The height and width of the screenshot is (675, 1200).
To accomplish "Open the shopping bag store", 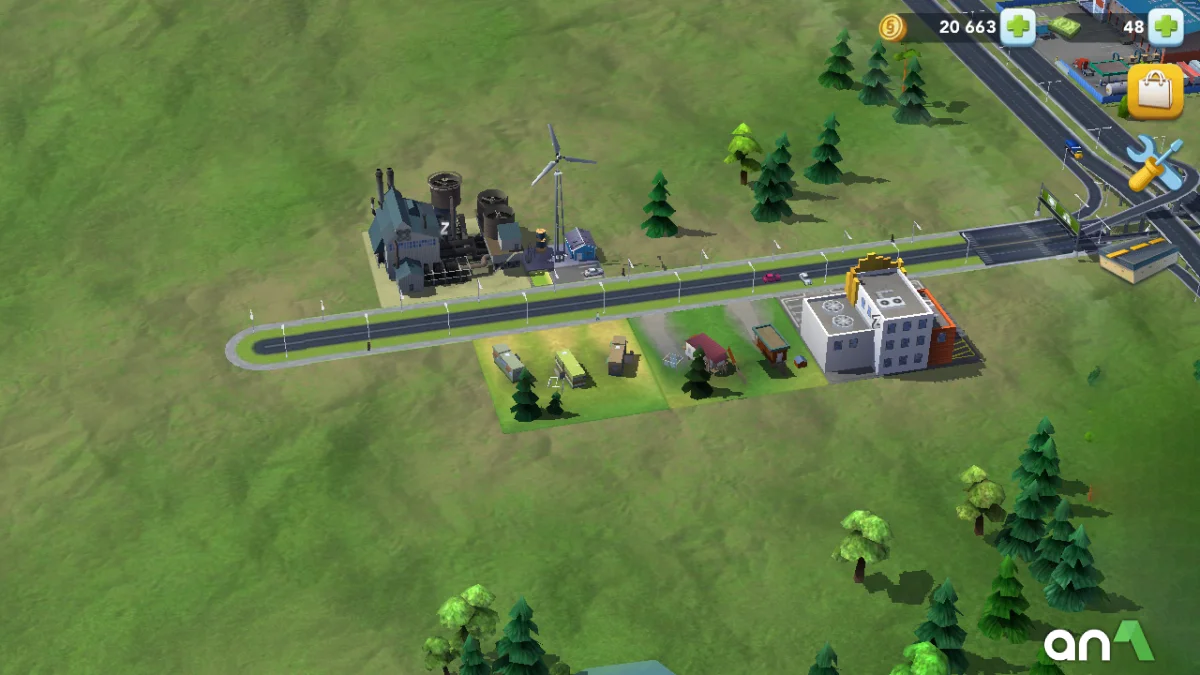I will click(1155, 91).
